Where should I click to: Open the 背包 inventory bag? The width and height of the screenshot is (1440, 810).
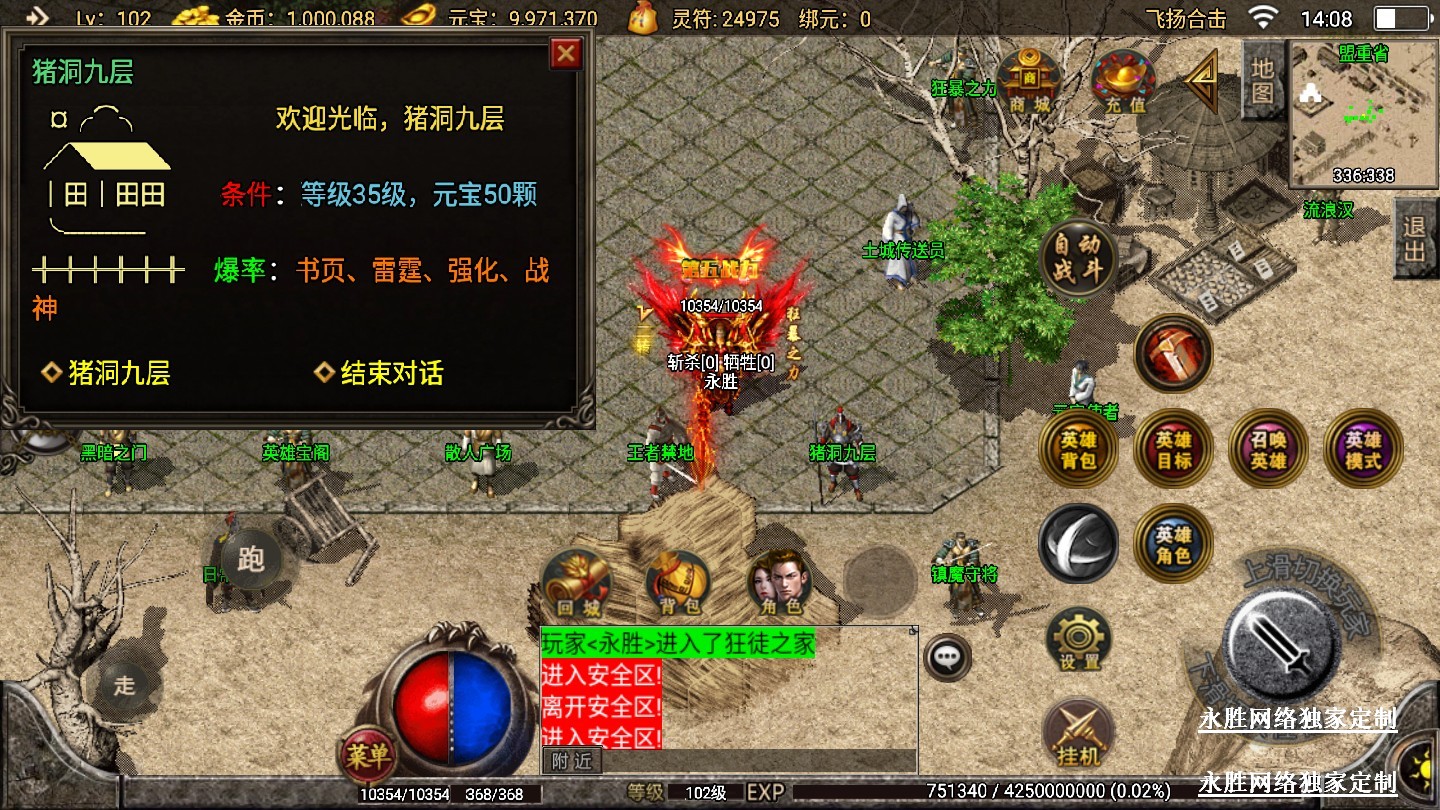[x=679, y=583]
